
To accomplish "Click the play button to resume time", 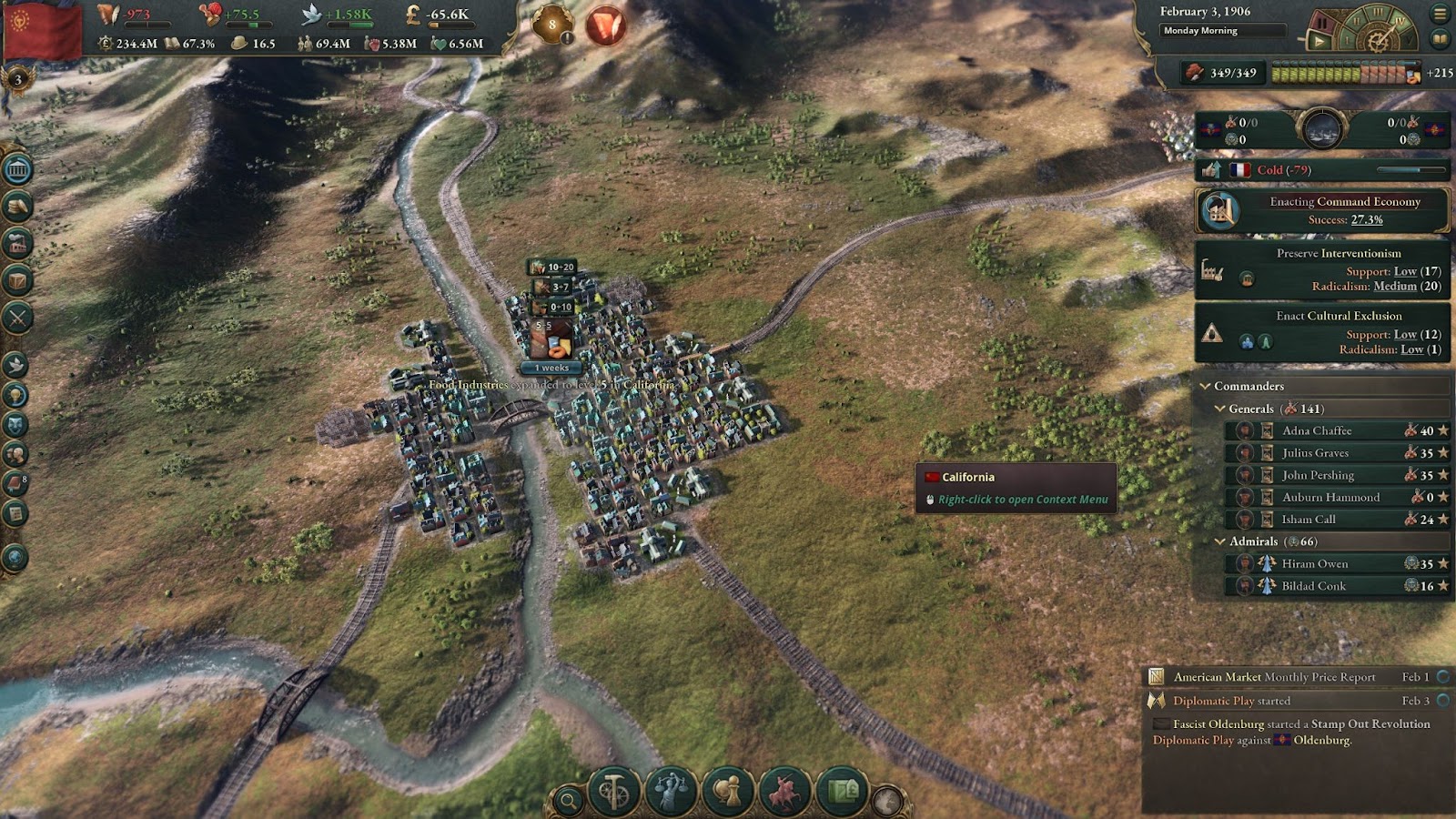I will [1318, 40].
